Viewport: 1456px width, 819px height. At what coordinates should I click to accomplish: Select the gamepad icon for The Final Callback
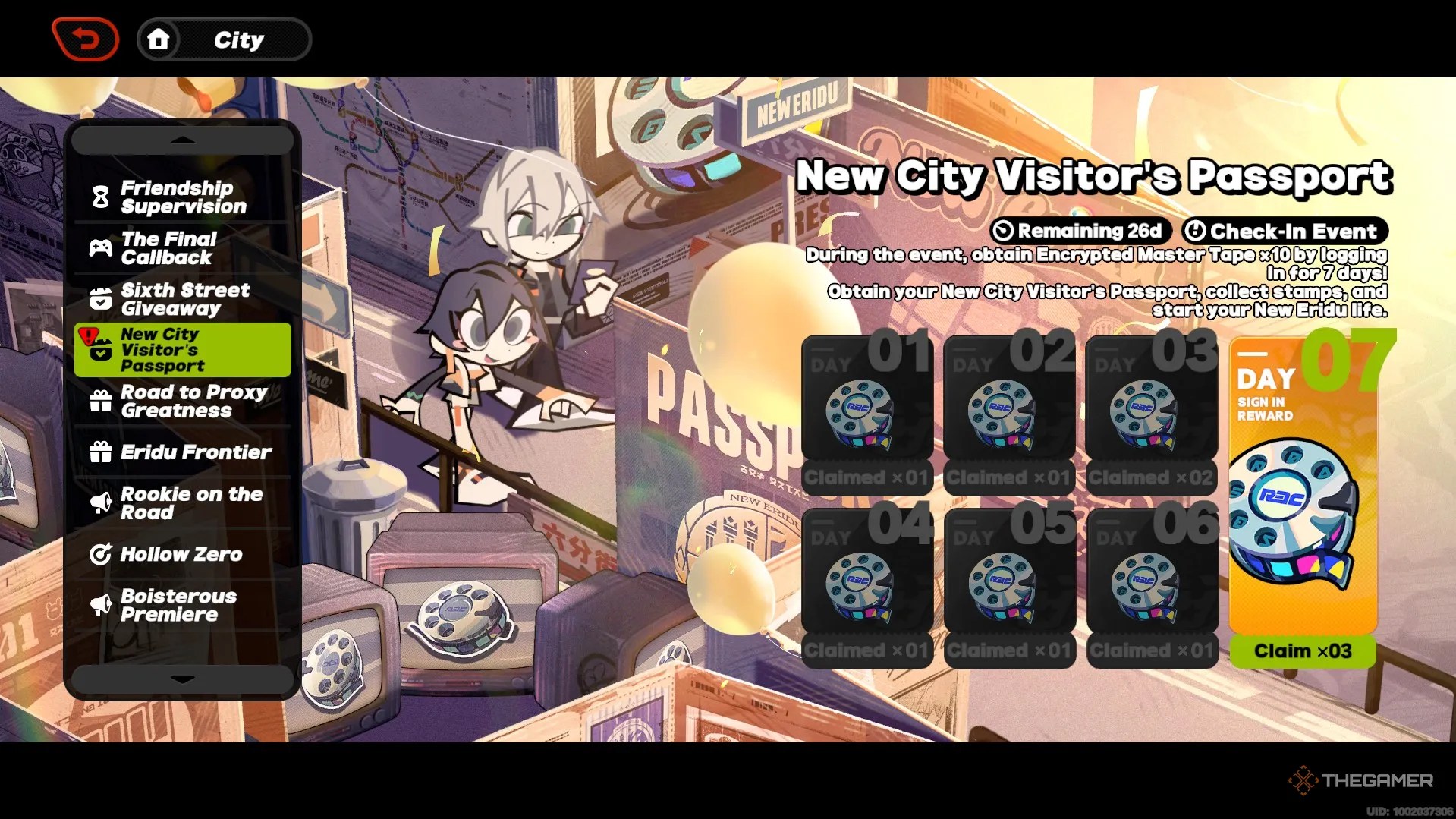click(101, 247)
